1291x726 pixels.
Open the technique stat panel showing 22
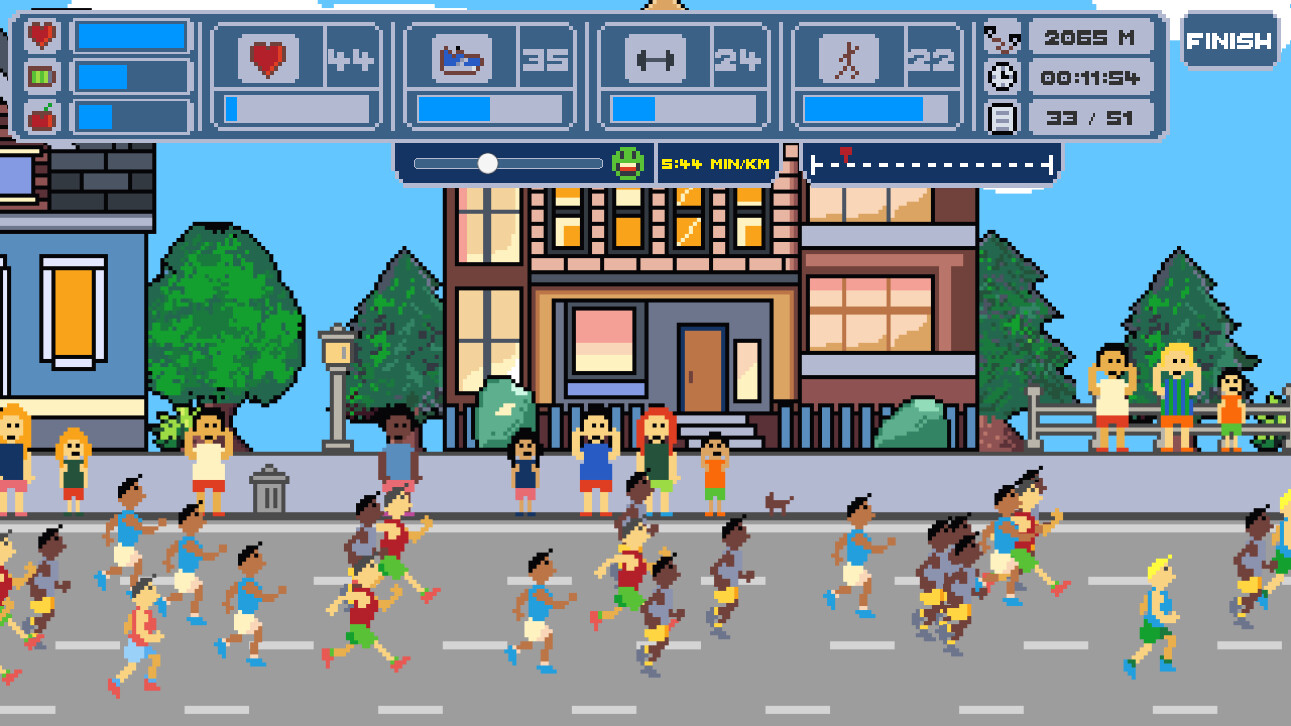875,75
